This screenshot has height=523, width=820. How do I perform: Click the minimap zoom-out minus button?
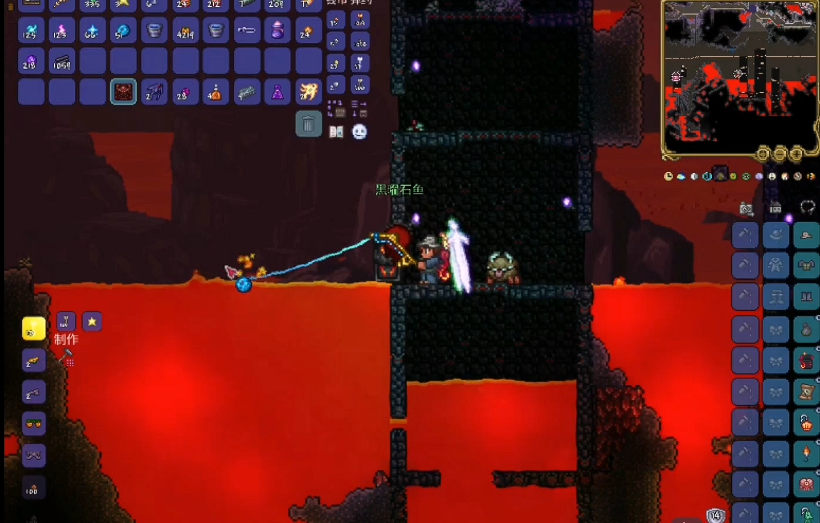[x=780, y=154]
